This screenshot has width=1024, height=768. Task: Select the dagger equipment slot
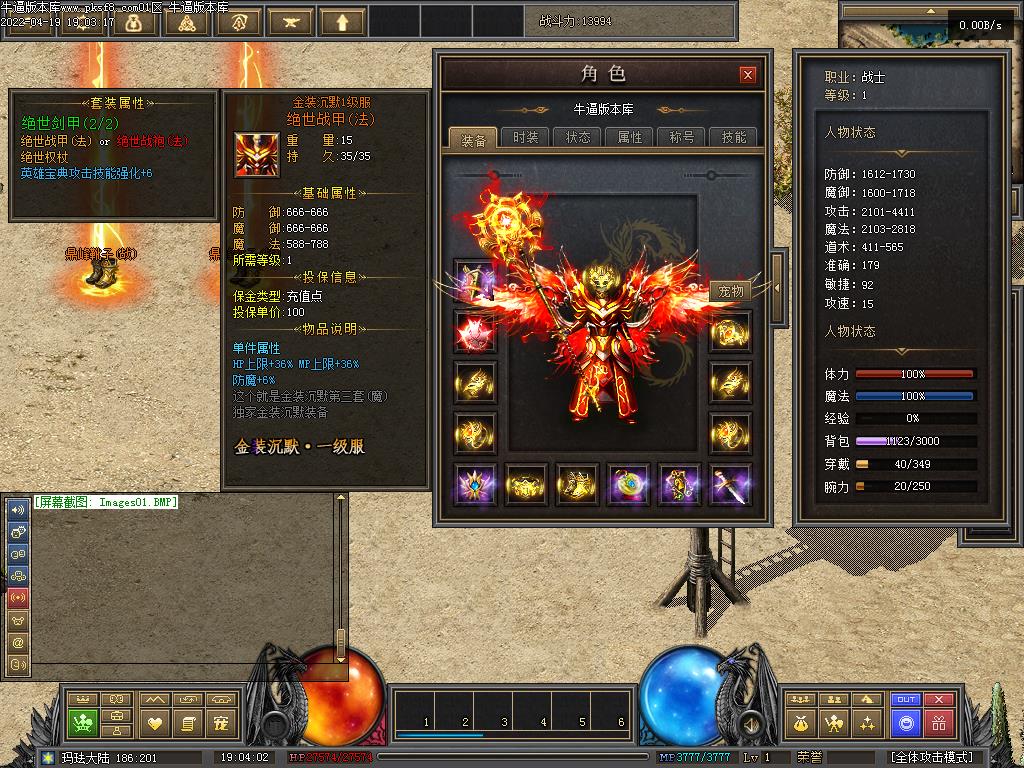point(730,485)
